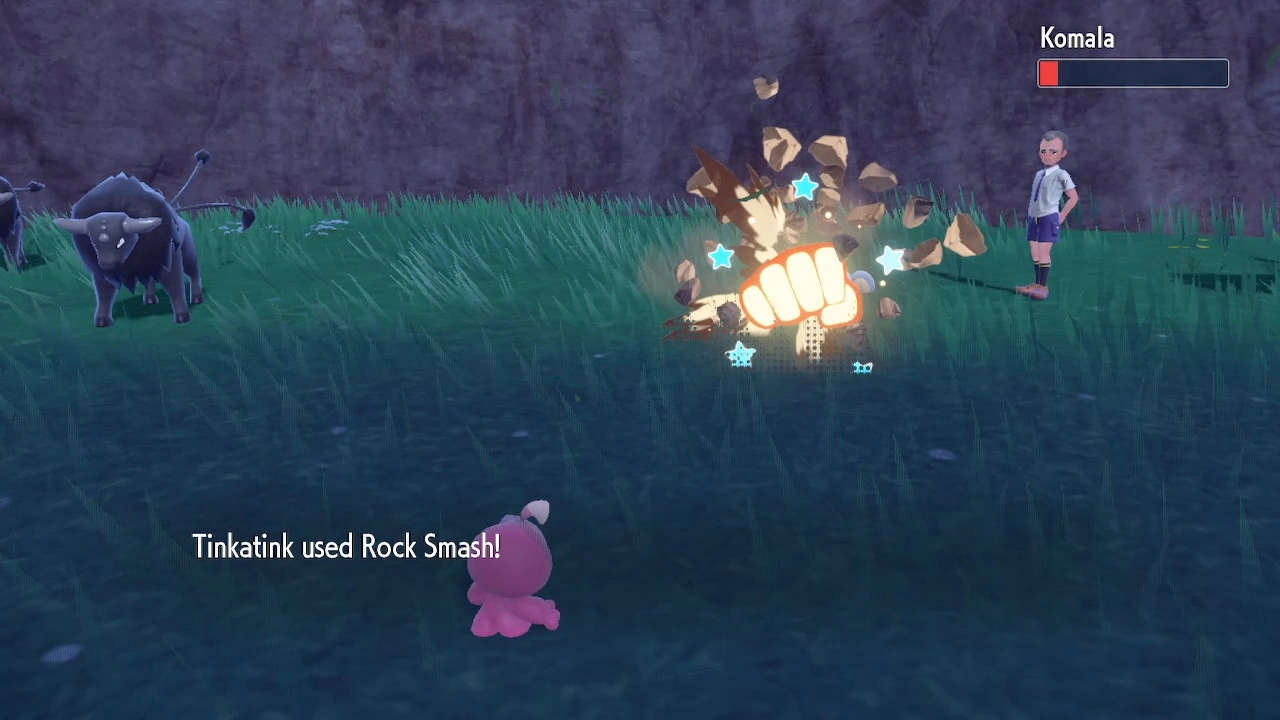Click the word 'Tinkatink' in the message

[x=243, y=547]
